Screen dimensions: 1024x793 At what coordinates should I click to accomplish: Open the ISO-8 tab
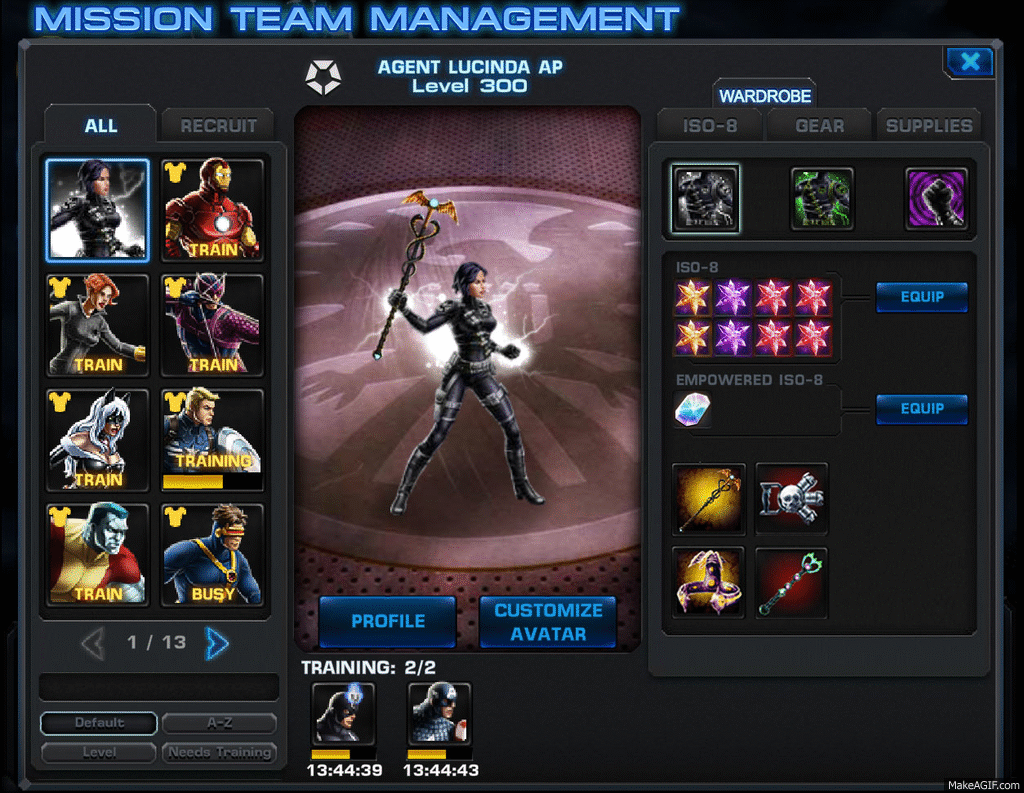tap(708, 126)
